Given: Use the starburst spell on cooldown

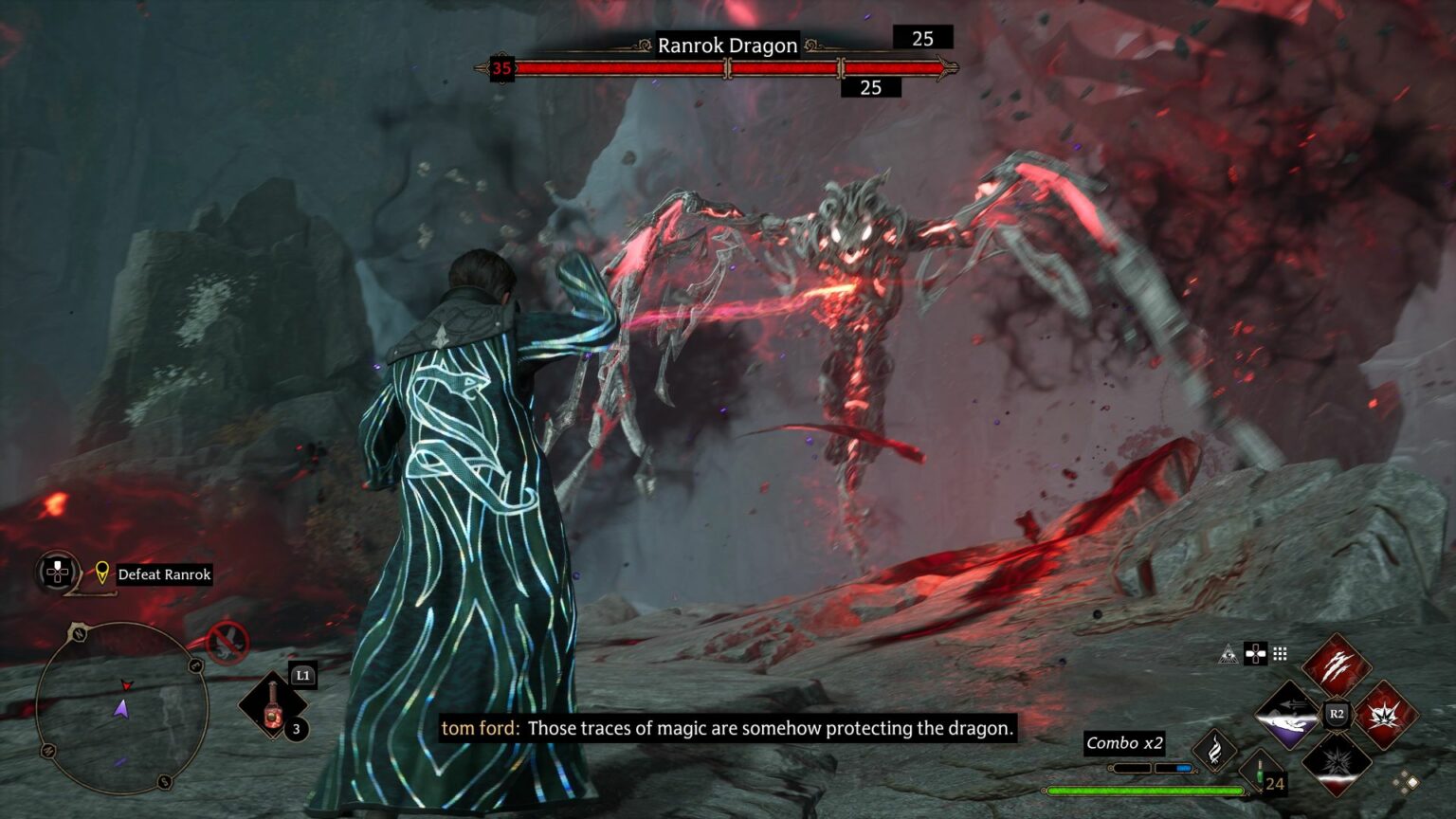Looking at the screenshot, I should coord(1337,763).
